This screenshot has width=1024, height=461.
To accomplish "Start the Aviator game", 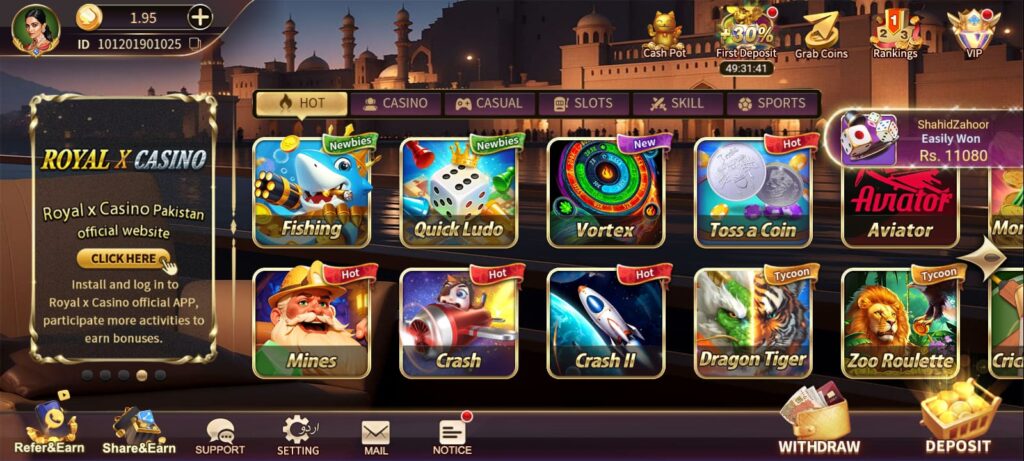I will pyautogui.click(x=899, y=205).
